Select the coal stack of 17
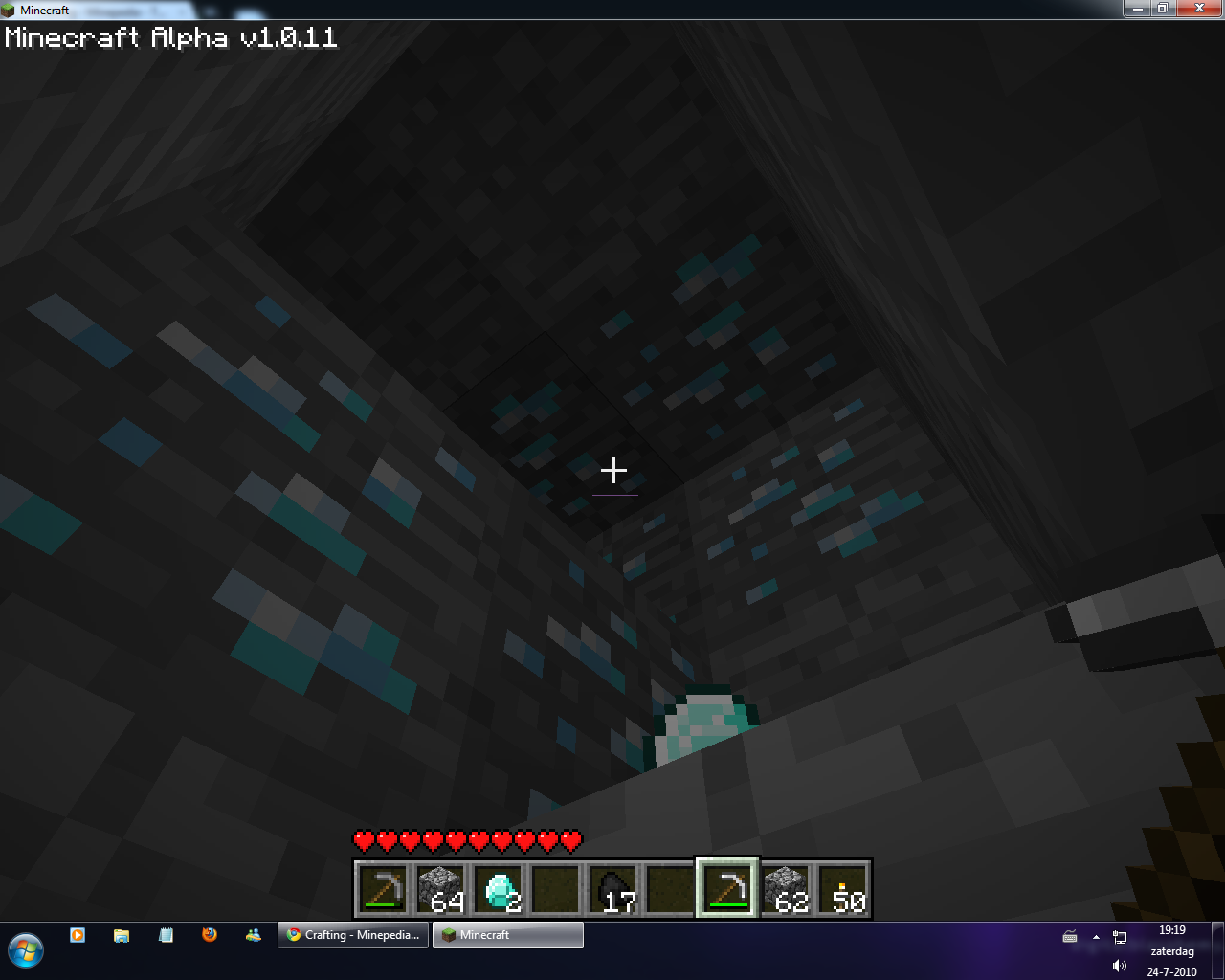 click(613, 887)
